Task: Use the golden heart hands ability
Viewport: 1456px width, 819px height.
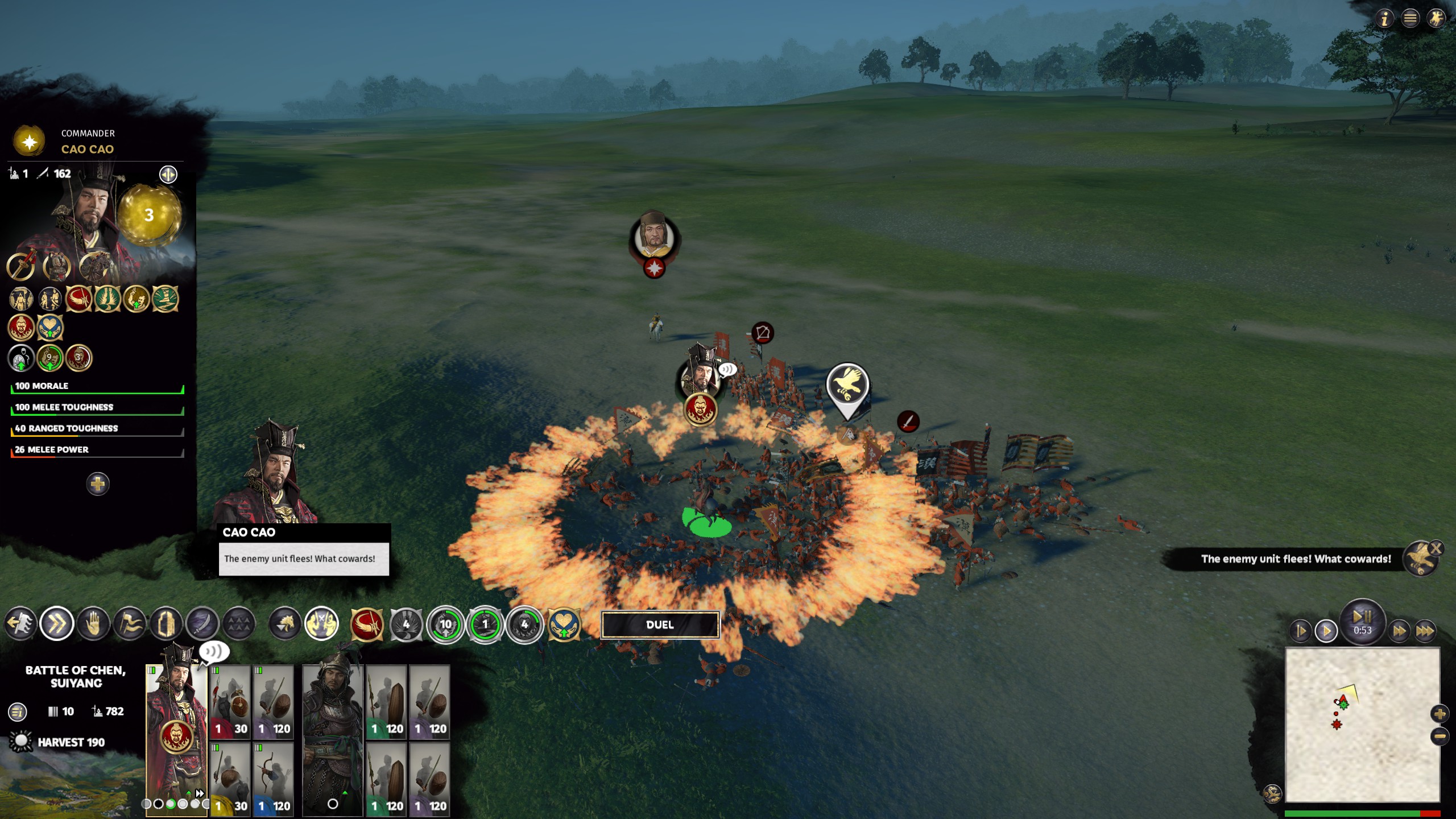Action: point(564,624)
